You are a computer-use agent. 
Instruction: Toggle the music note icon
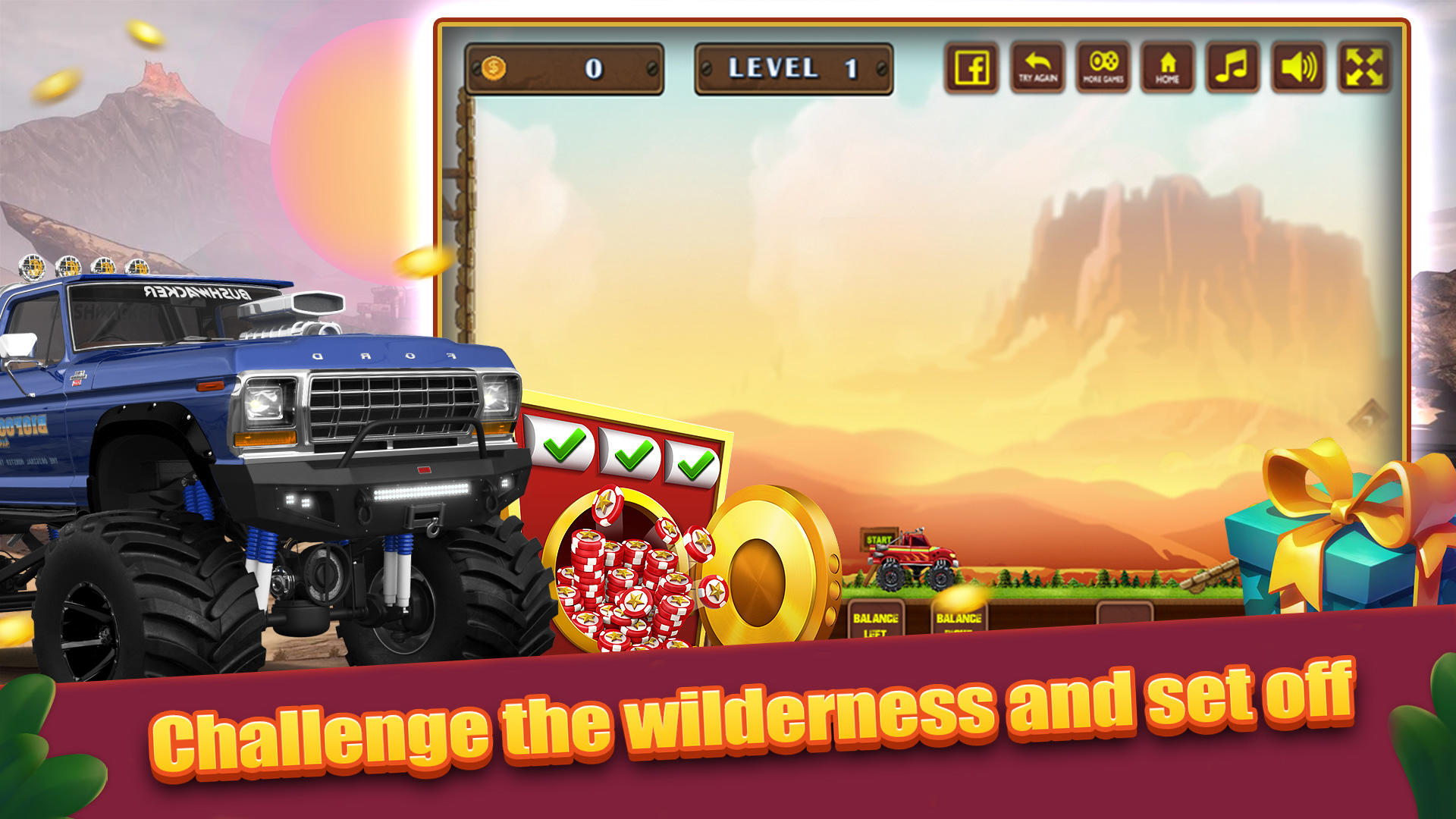click(1233, 68)
